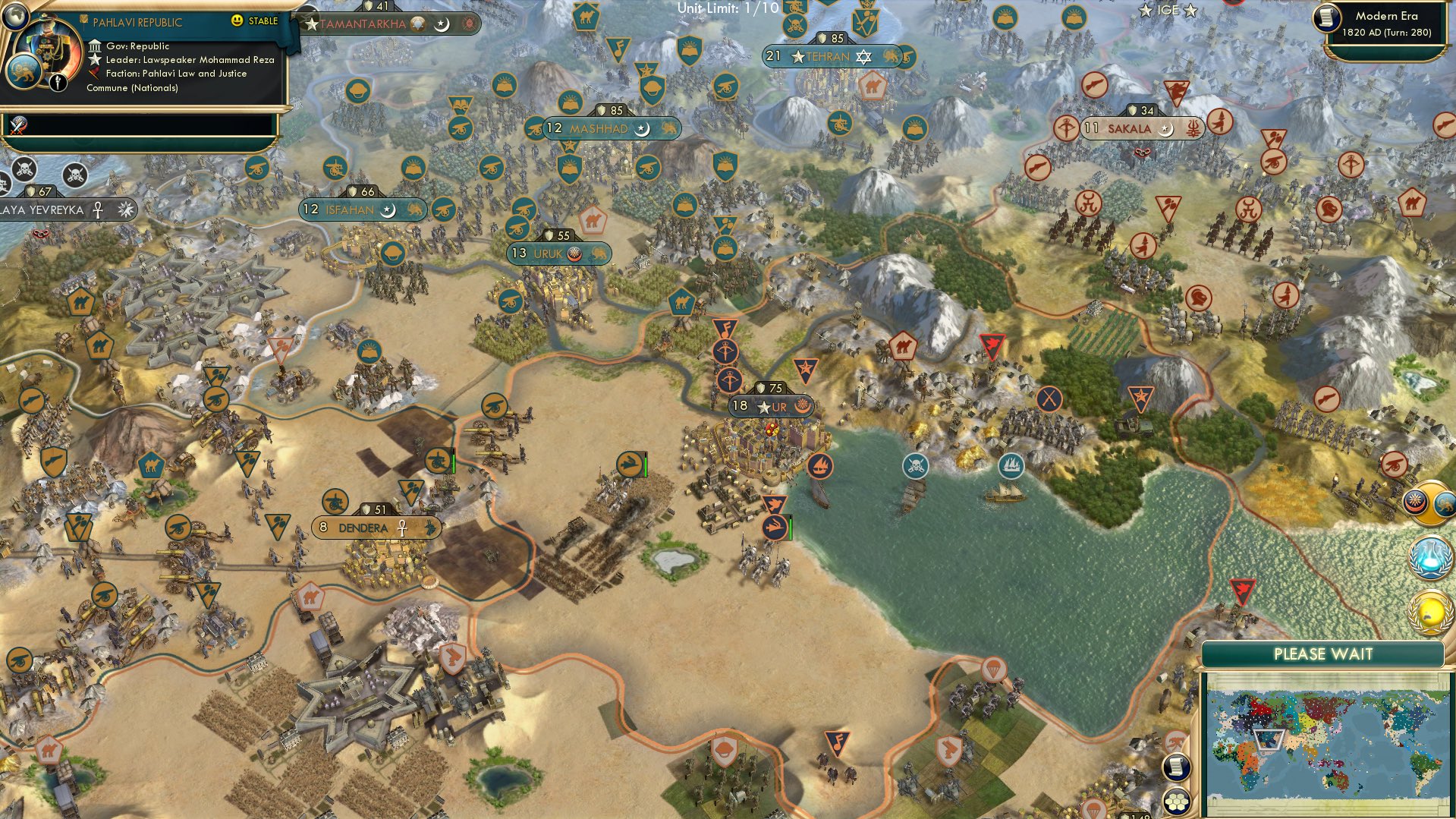The image size is (1456, 819).
Task: Open the globe menu in the top-left corner
Action: 14,14
